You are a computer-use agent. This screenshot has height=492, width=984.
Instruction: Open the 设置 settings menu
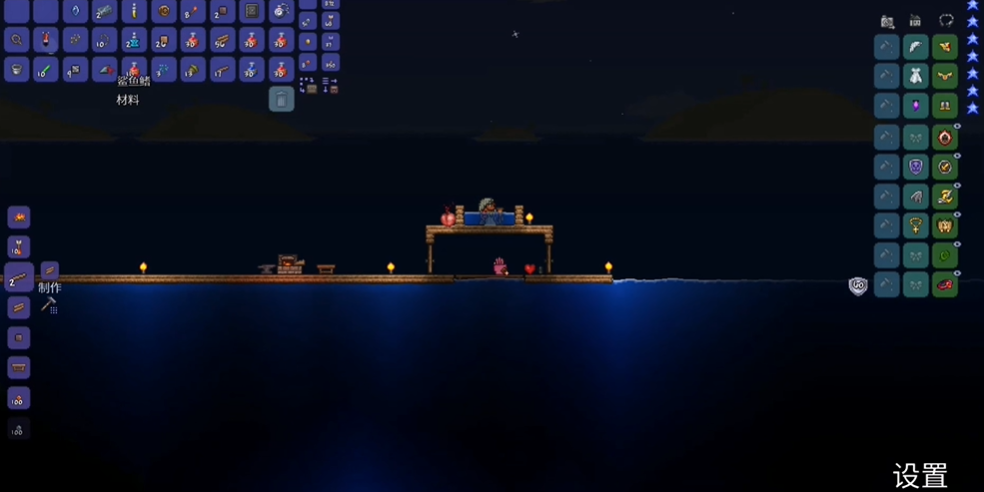920,475
